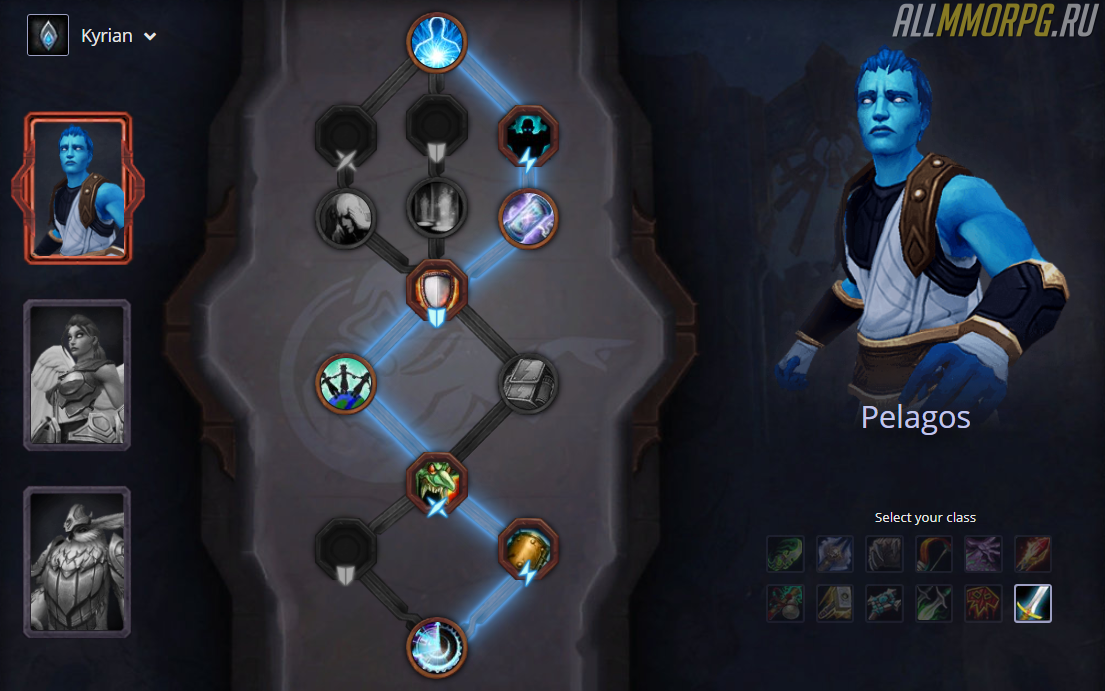1105x691 pixels.
Task: Select the purple scroll trait node
Action: point(528,216)
